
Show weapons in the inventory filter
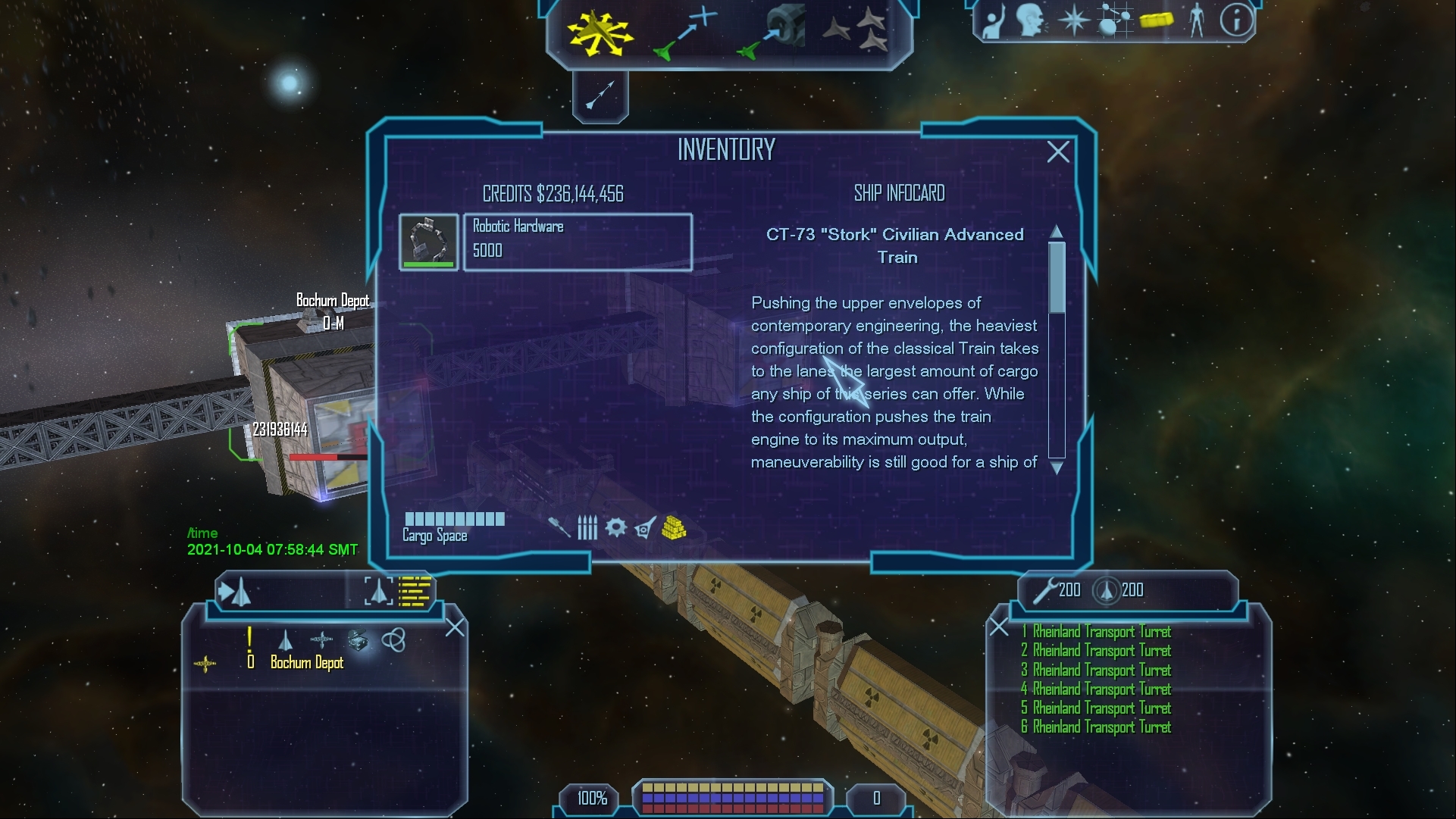[559, 527]
